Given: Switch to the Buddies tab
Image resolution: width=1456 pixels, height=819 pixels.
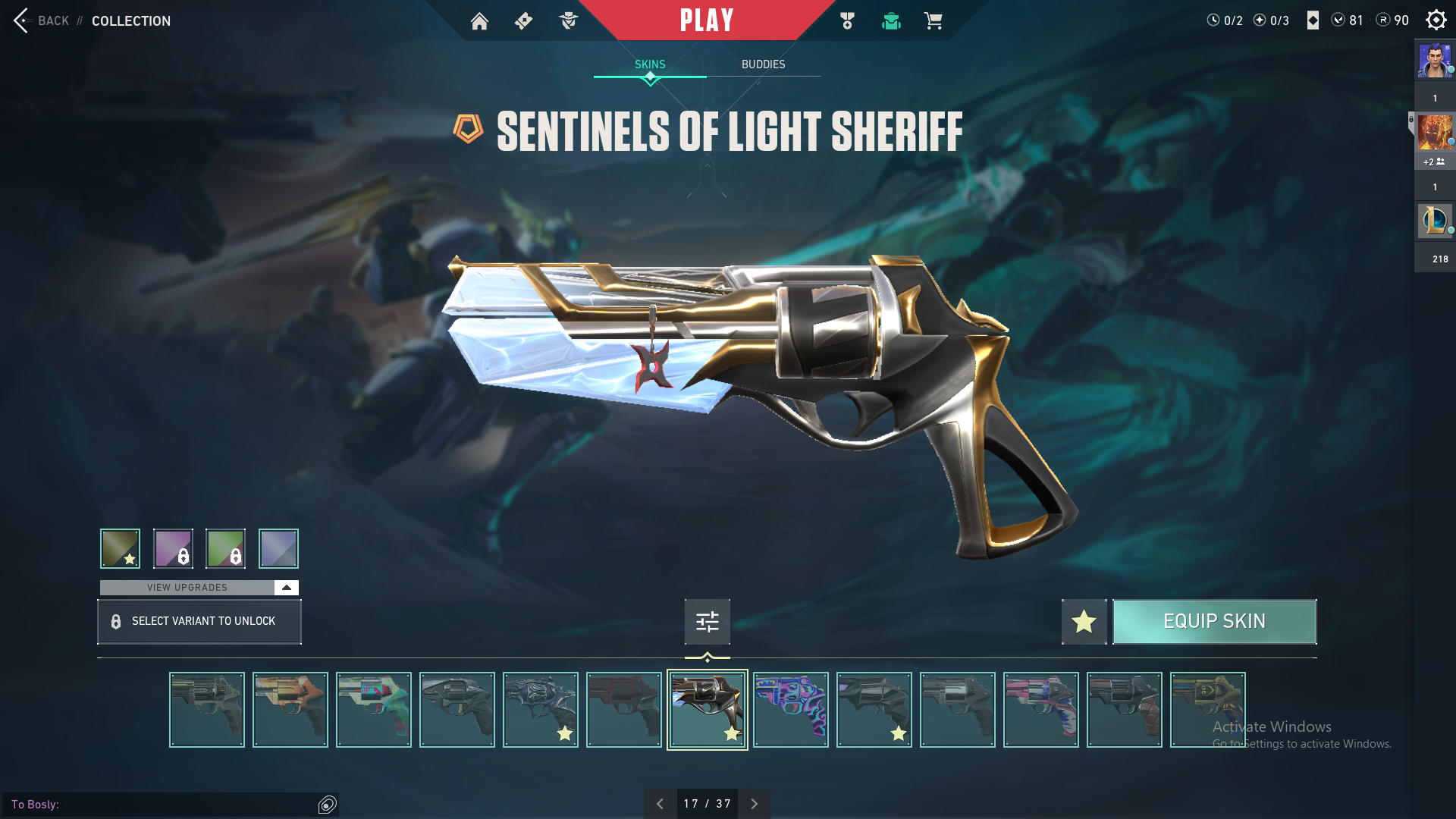Looking at the screenshot, I should click(763, 64).
